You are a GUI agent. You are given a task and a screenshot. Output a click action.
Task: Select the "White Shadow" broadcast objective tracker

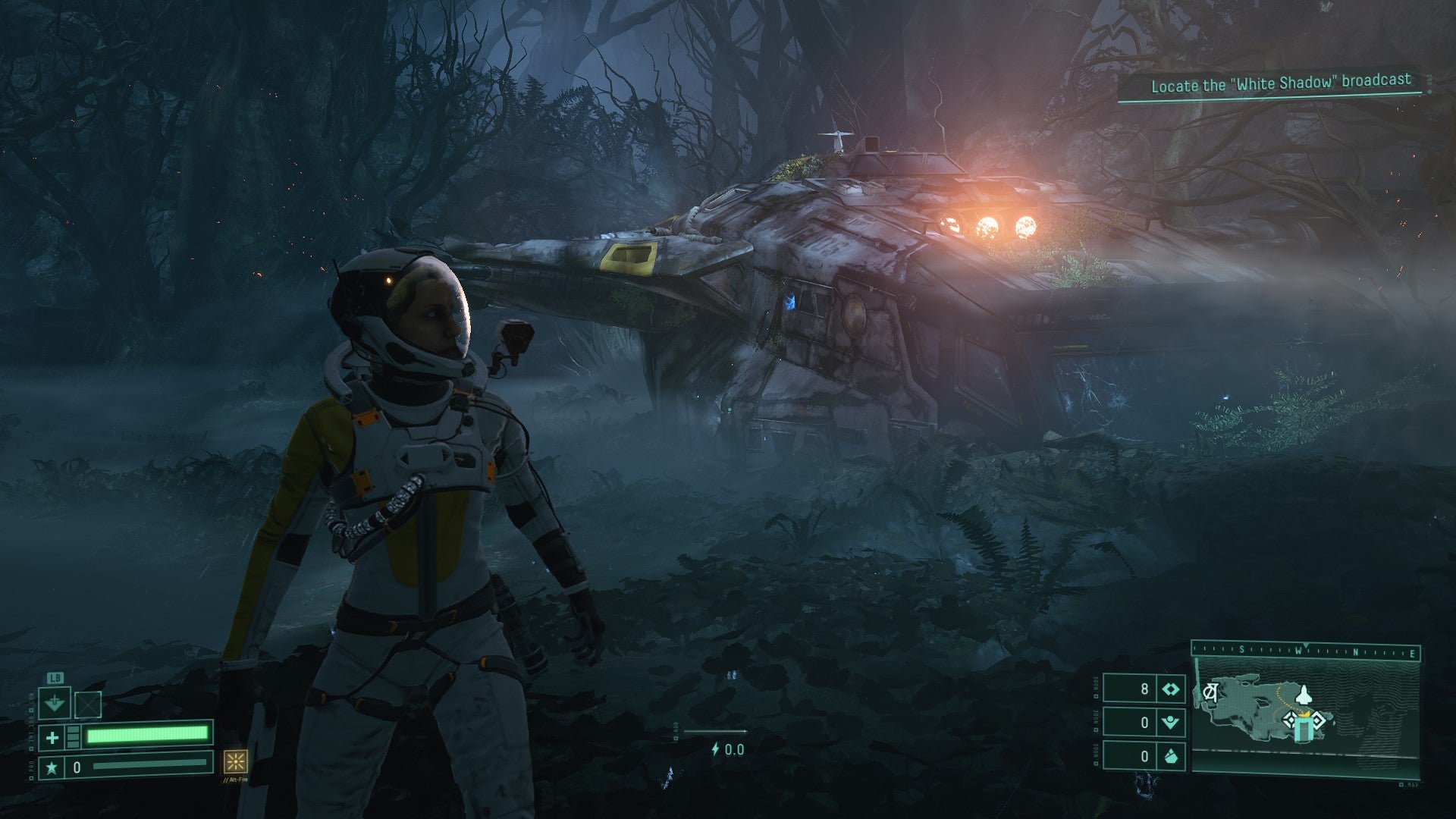click(x=1280, y=83)
